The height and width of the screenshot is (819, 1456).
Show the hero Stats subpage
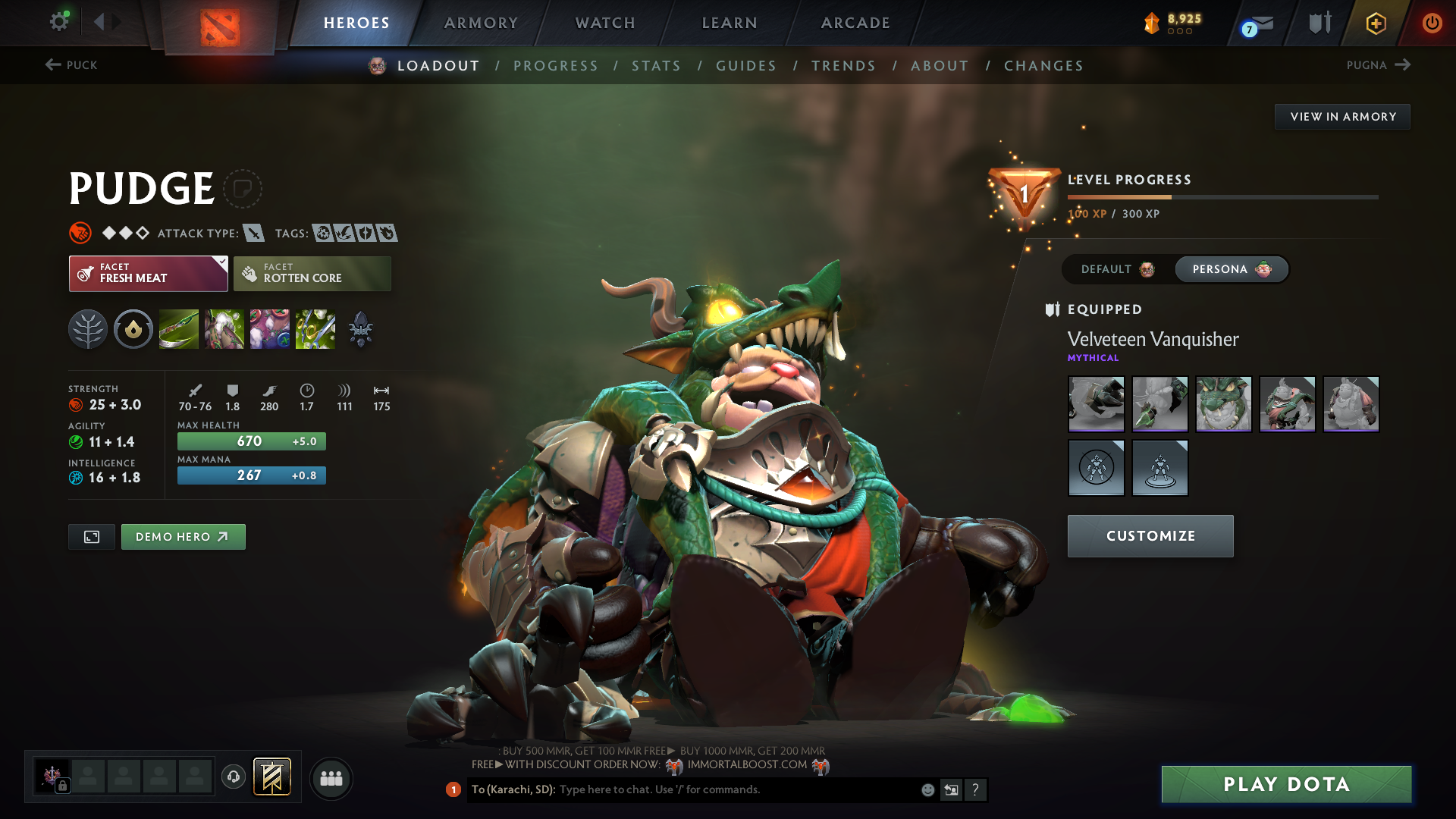point(657,66)
